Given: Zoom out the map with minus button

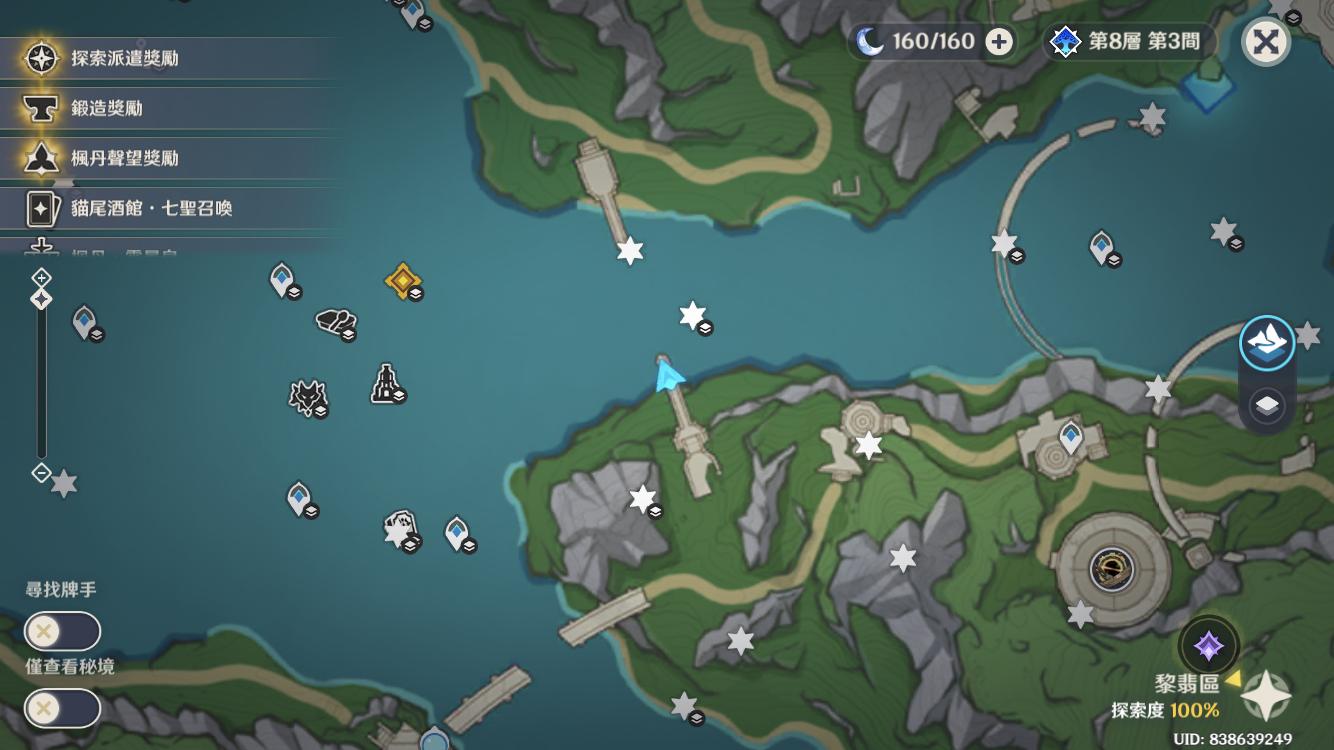Looking at the screenshot, I should pos(41,472).
